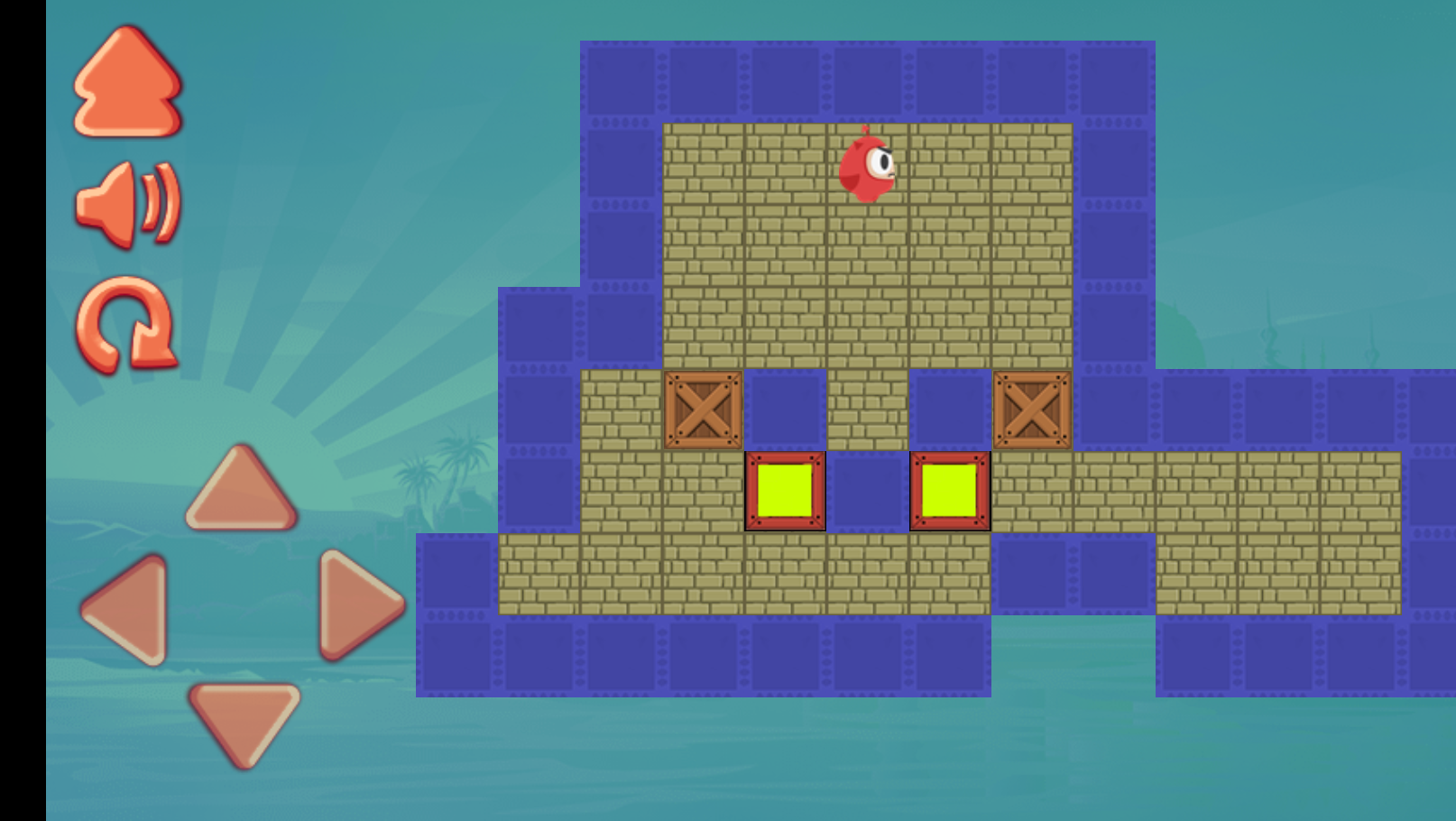Click the right wooden crate
This screenshot has height=821, width=1456.
[x=1032, y=410]
